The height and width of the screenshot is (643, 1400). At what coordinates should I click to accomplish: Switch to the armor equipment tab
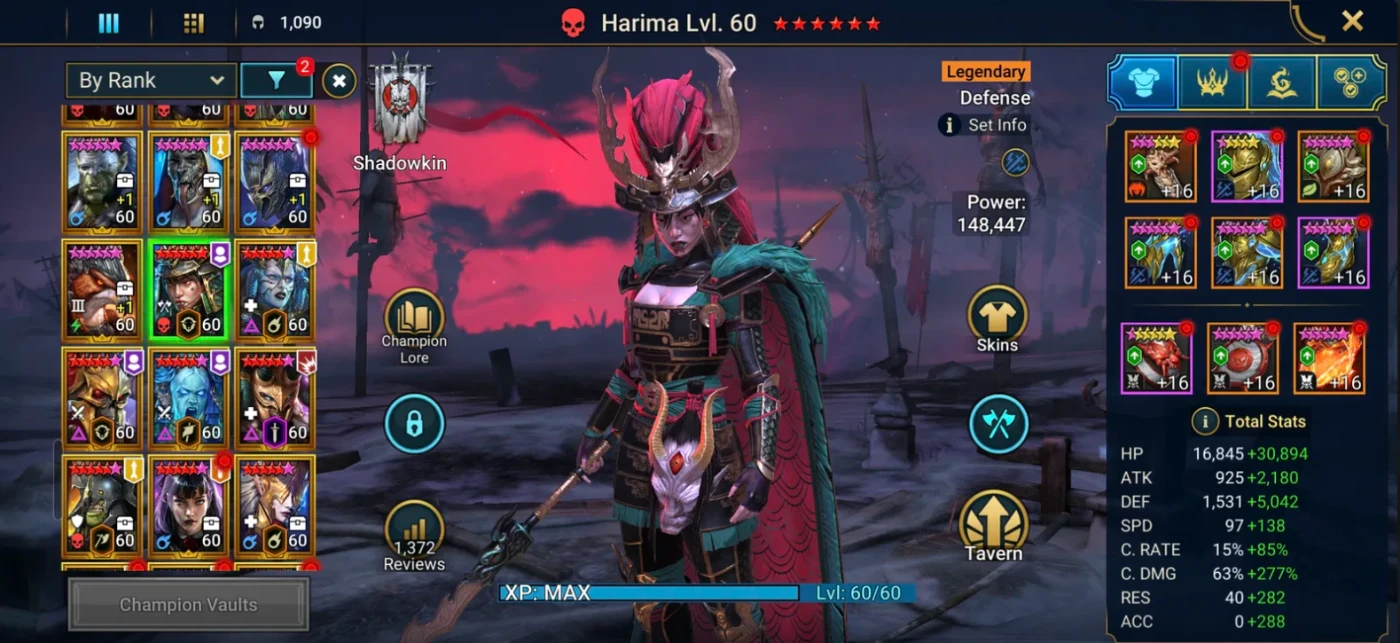[x=1142, y=83]
